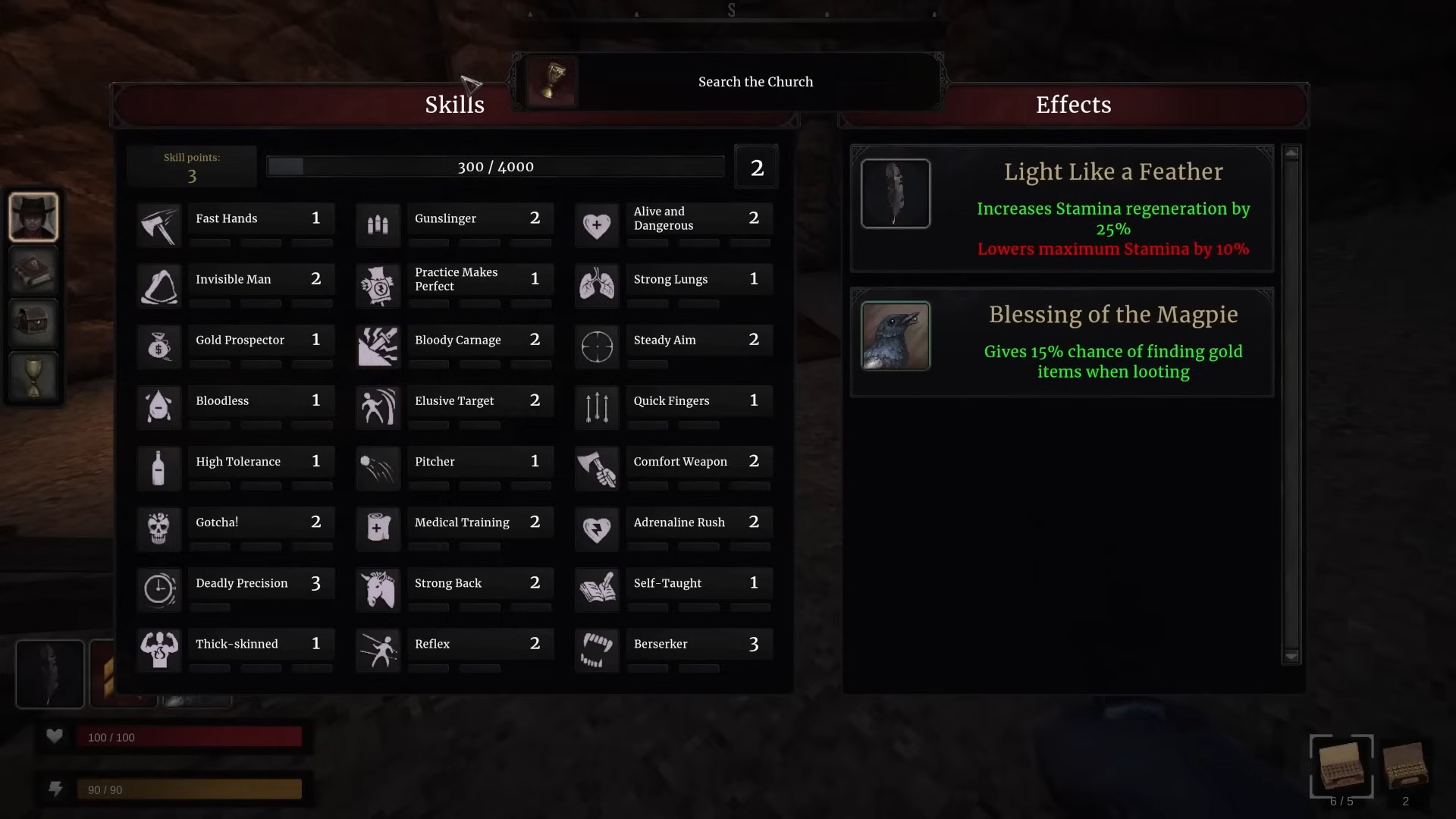1456x819 pixels.
Task: Switch to the Skills tab
Action: click(454, 105)
